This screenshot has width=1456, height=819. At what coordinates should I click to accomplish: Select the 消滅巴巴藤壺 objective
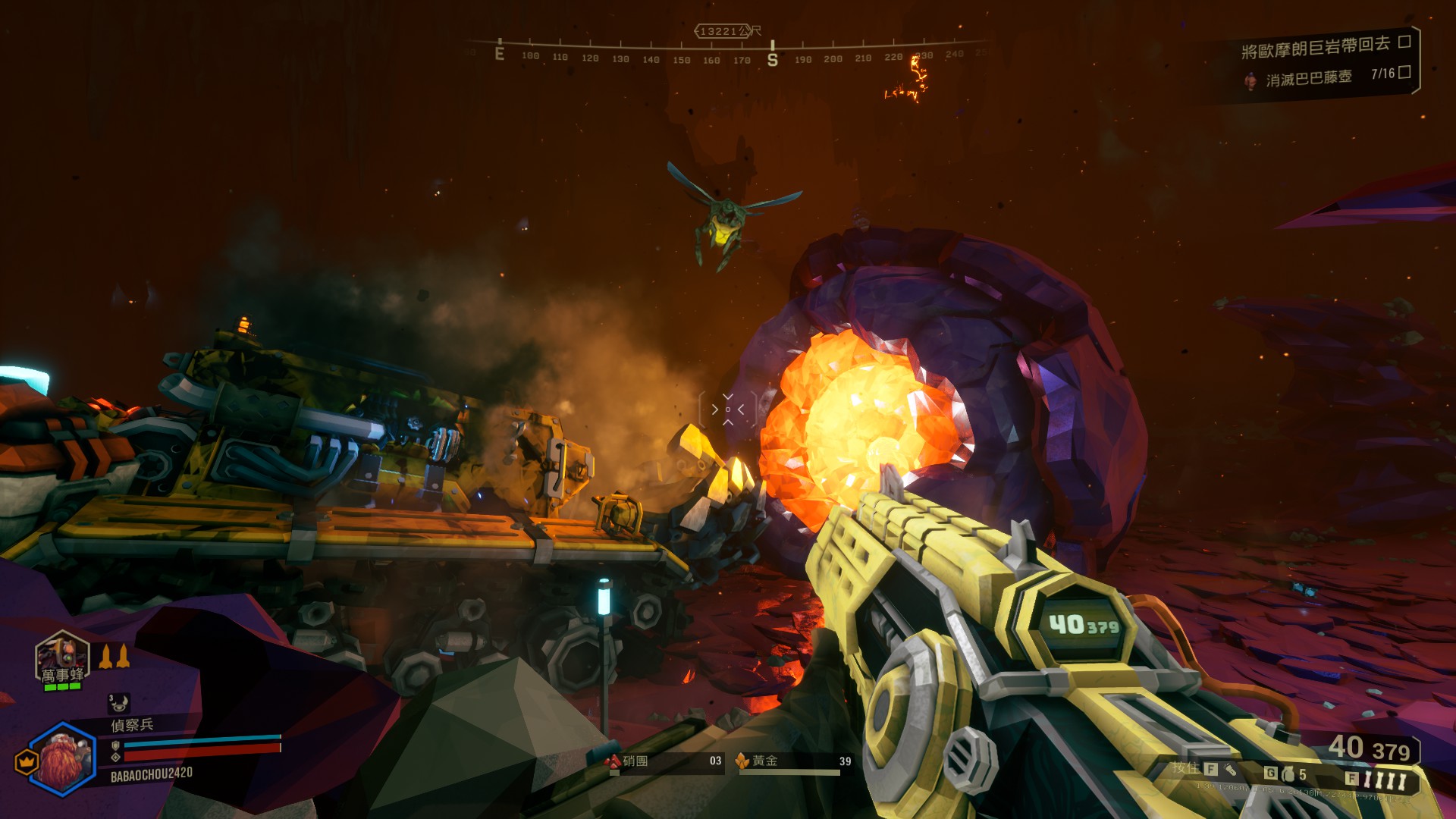(1308, 78)
